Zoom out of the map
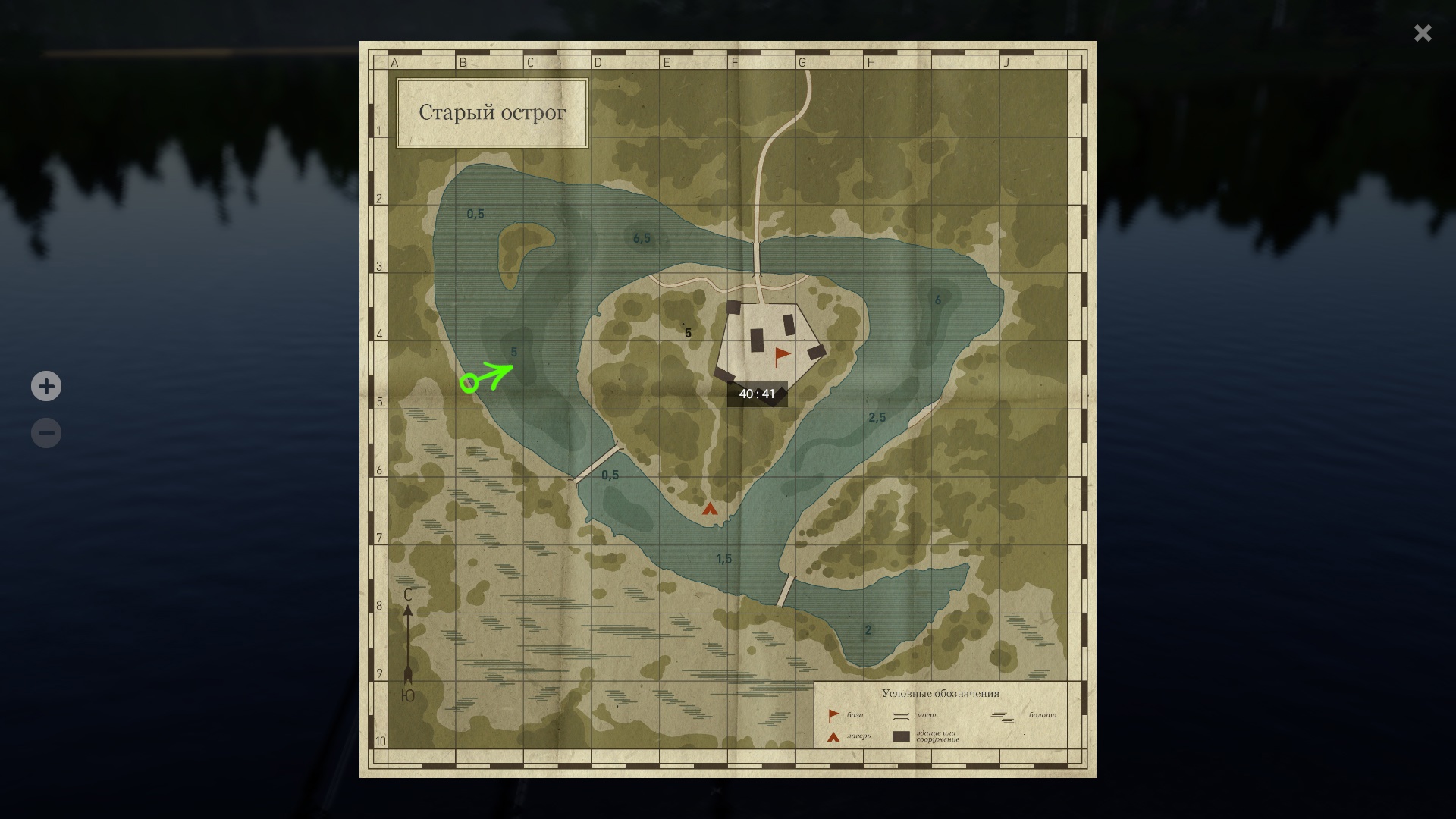1456x819 pixels. (46, 433)
